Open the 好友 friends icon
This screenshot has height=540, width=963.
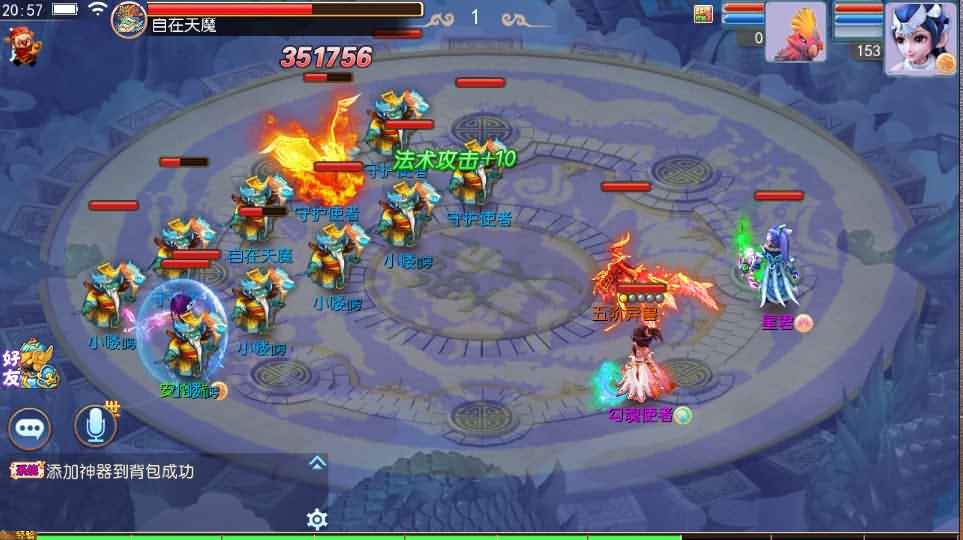(28, 364)
